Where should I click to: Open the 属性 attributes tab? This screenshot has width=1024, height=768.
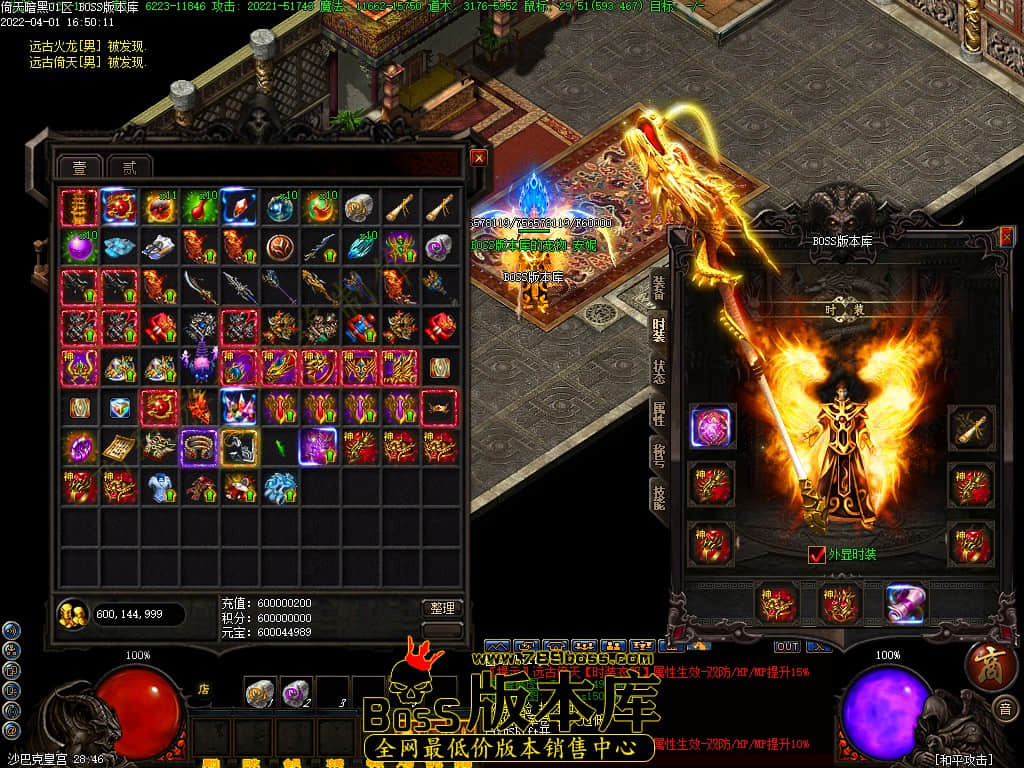(659, 412)
